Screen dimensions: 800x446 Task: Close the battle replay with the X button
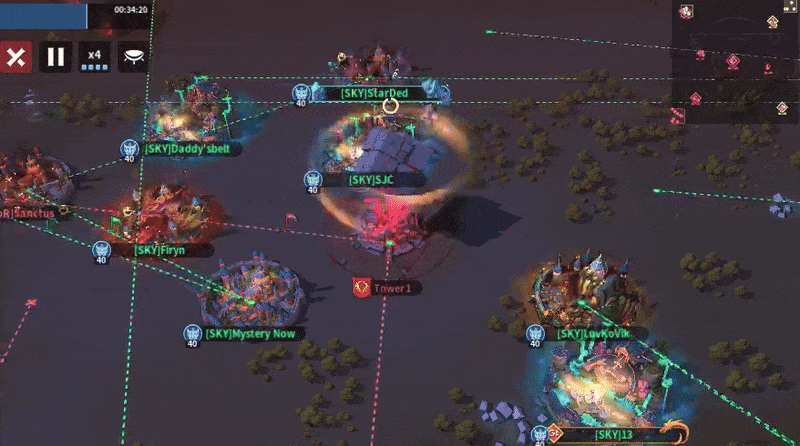pos(15,56)
